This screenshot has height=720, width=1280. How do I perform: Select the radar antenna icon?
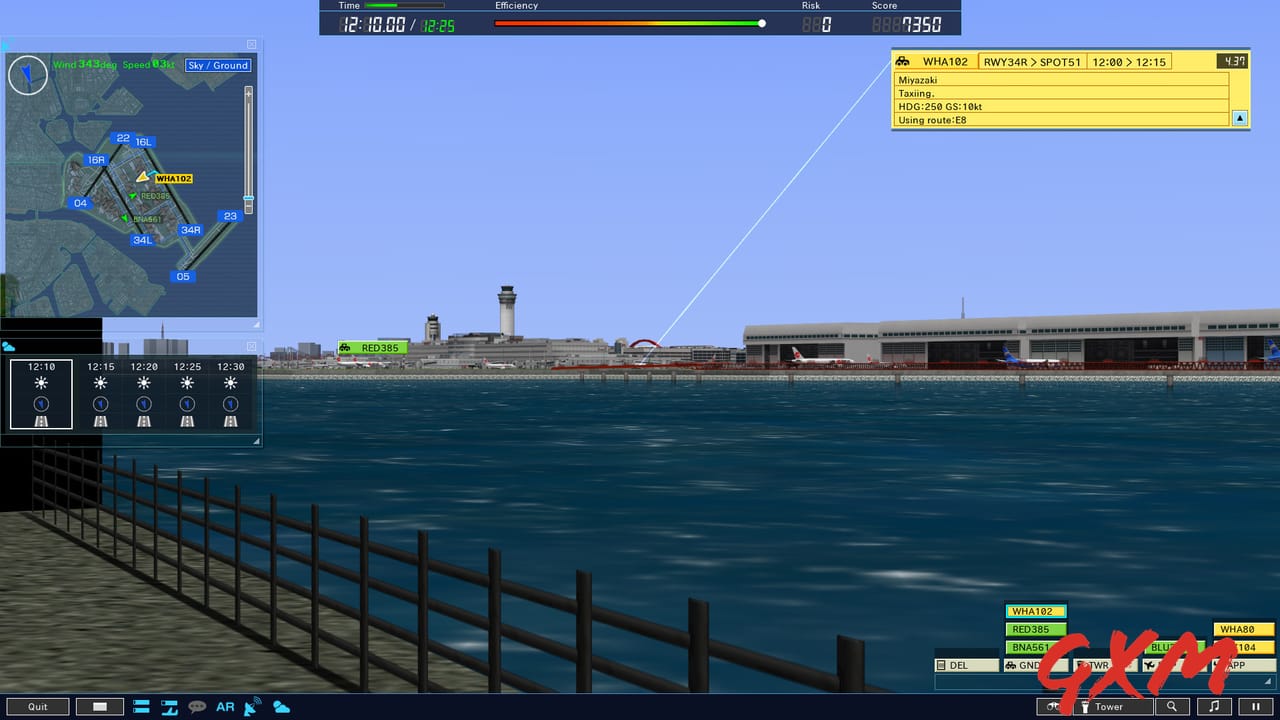tap(251, 706)
